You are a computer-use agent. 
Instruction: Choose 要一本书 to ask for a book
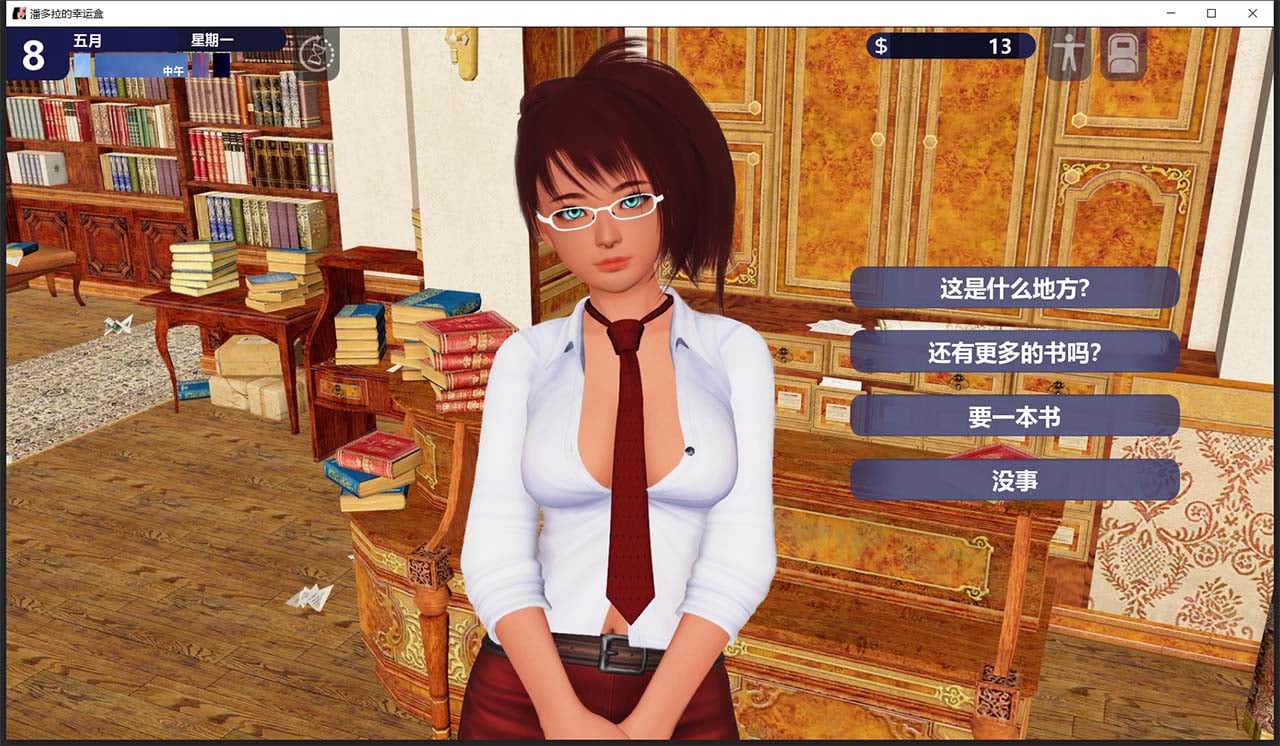pos(1015,416)
